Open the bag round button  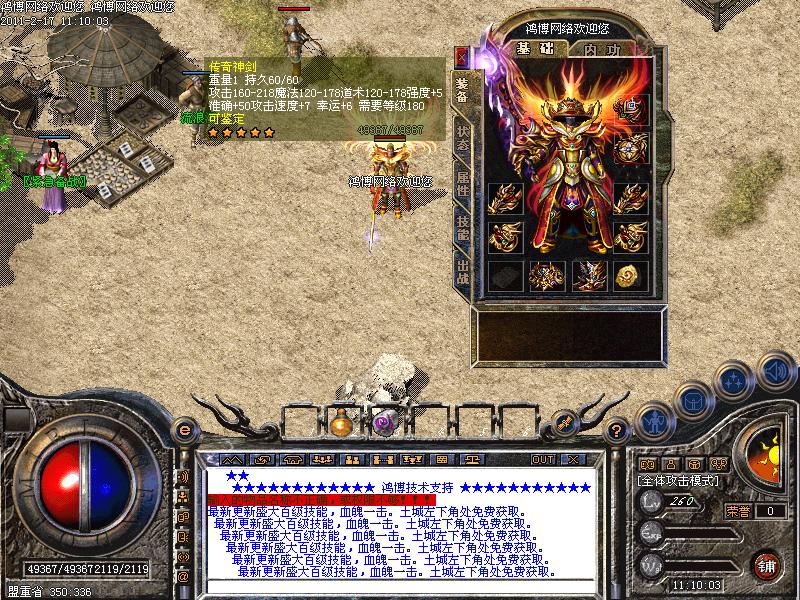click(x=692, y=399)
